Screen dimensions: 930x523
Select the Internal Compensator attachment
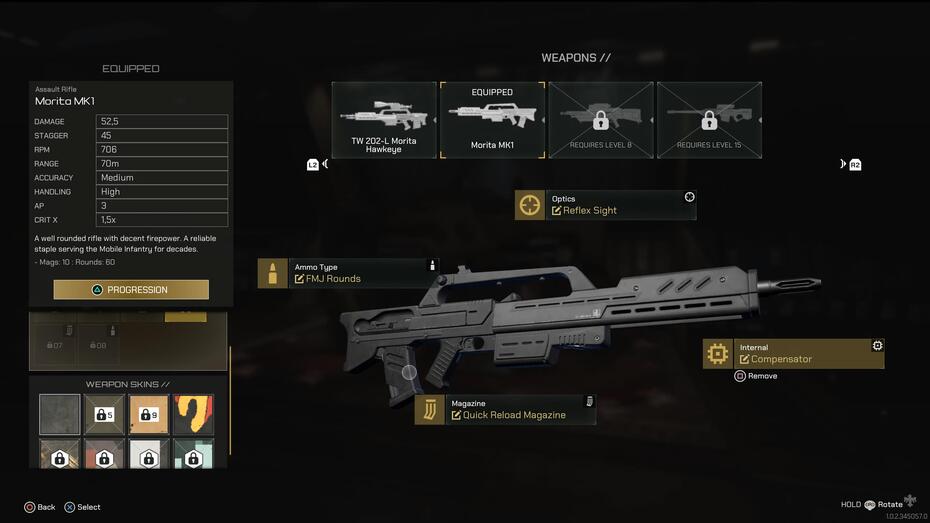tap(793, 353)
